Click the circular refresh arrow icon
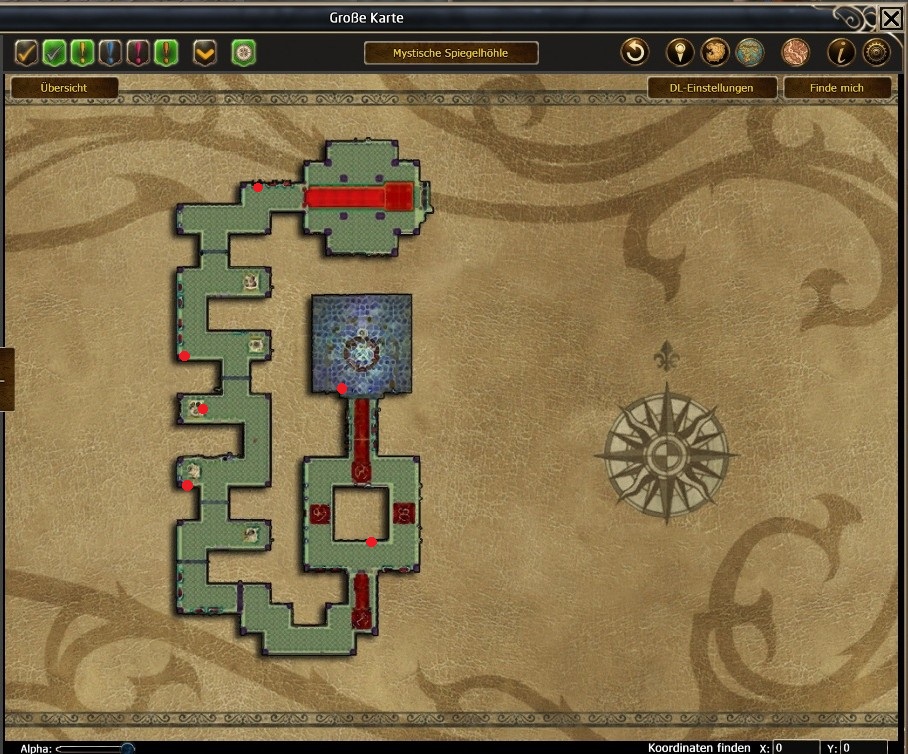 click(x=635, y=52)
